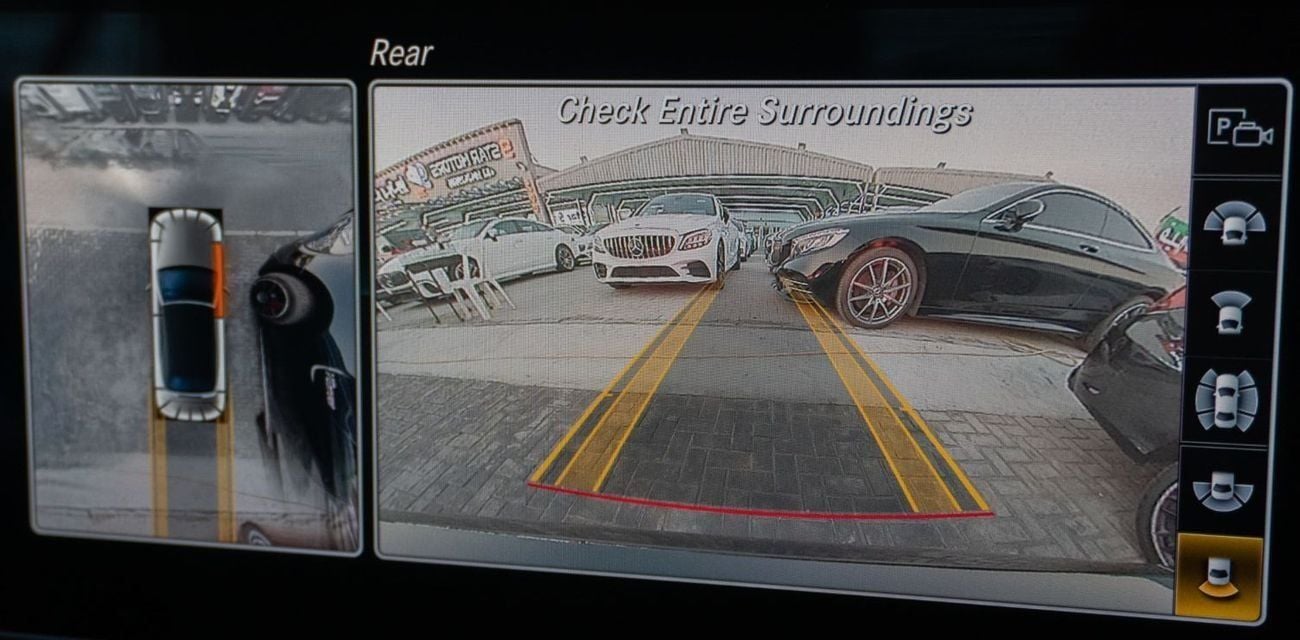The image size is (1300, 640).
Task: Select the narrow front camera view
Action: (x=1230, y=311)
